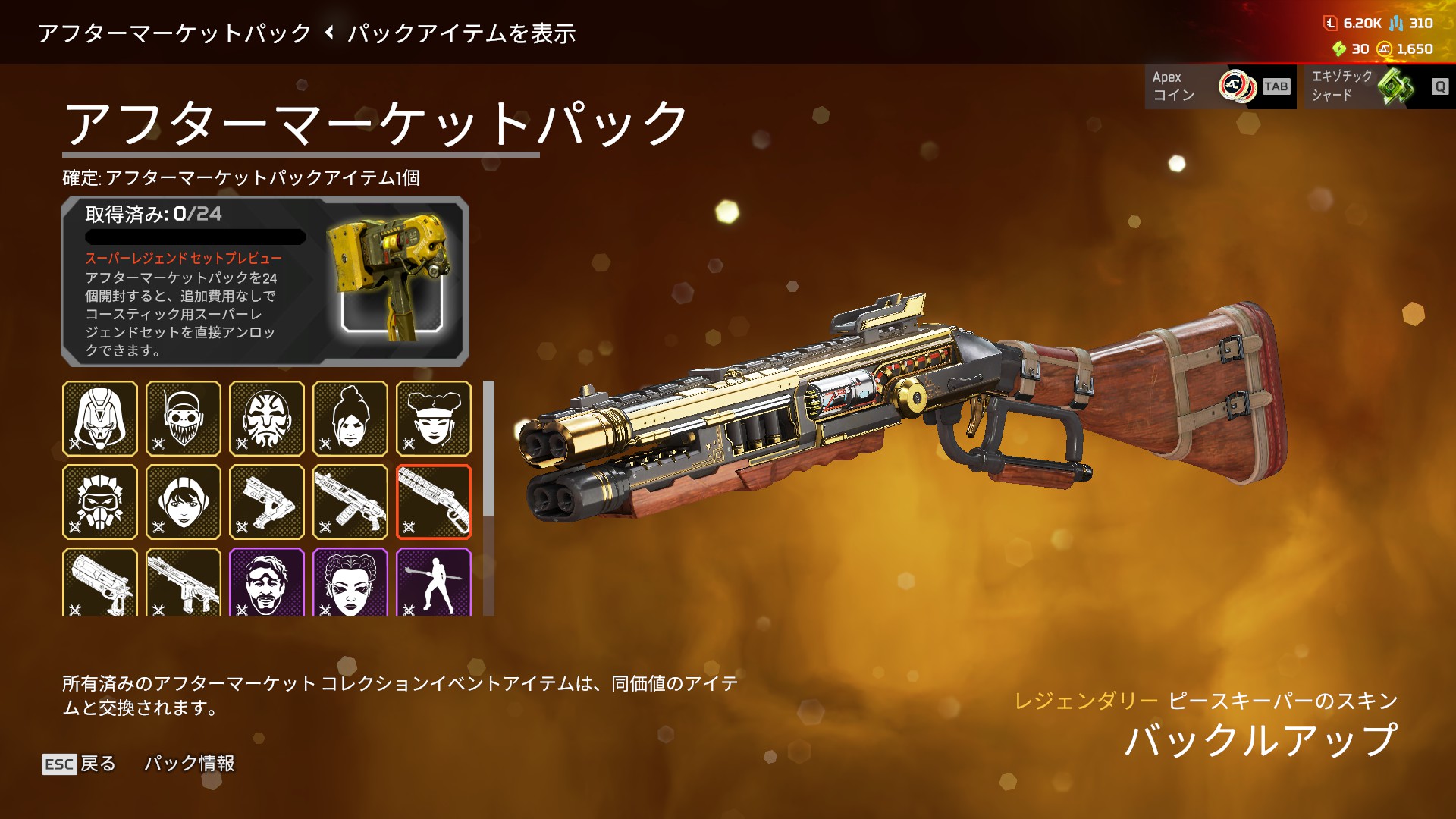Select the Gibraltar tattooed face tile
The width and height of the screenshot is (1456, 819).
267,419
